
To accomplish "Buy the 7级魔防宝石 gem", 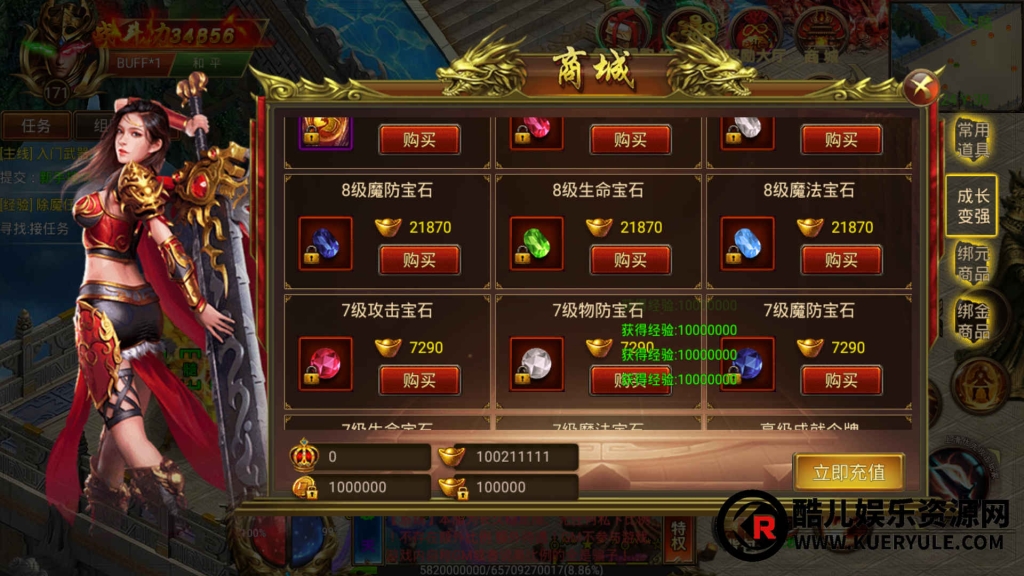I will coord(841,380).
